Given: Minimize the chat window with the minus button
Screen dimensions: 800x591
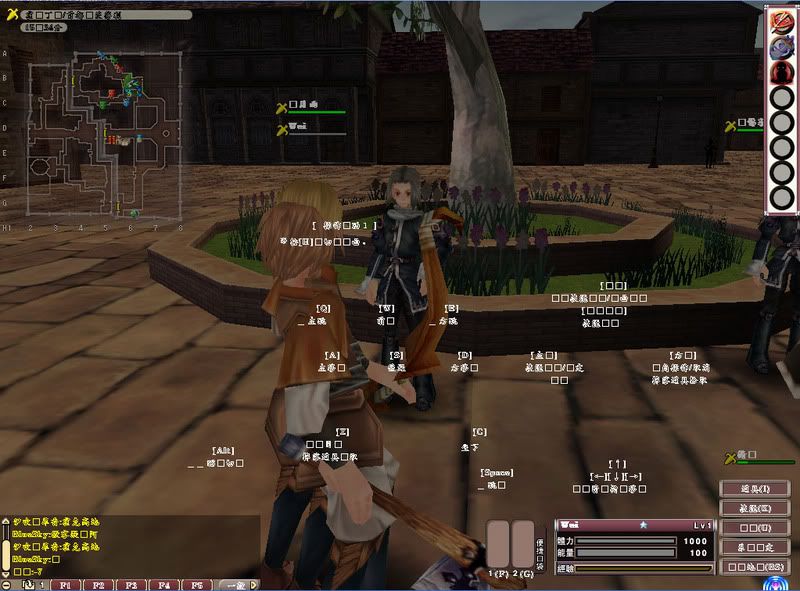Looking at the screenshot, I should point(8,584).
